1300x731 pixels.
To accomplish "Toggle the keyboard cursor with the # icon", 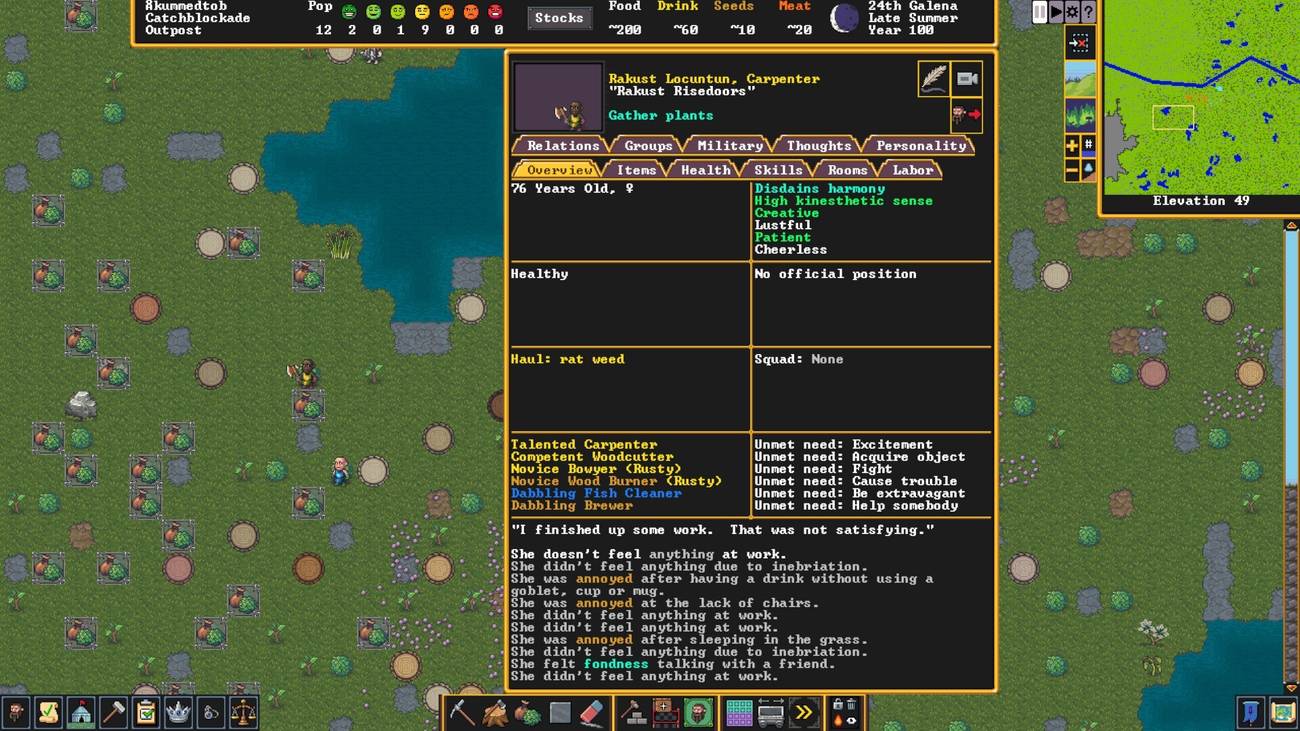I will click(x=1088, y=145).
